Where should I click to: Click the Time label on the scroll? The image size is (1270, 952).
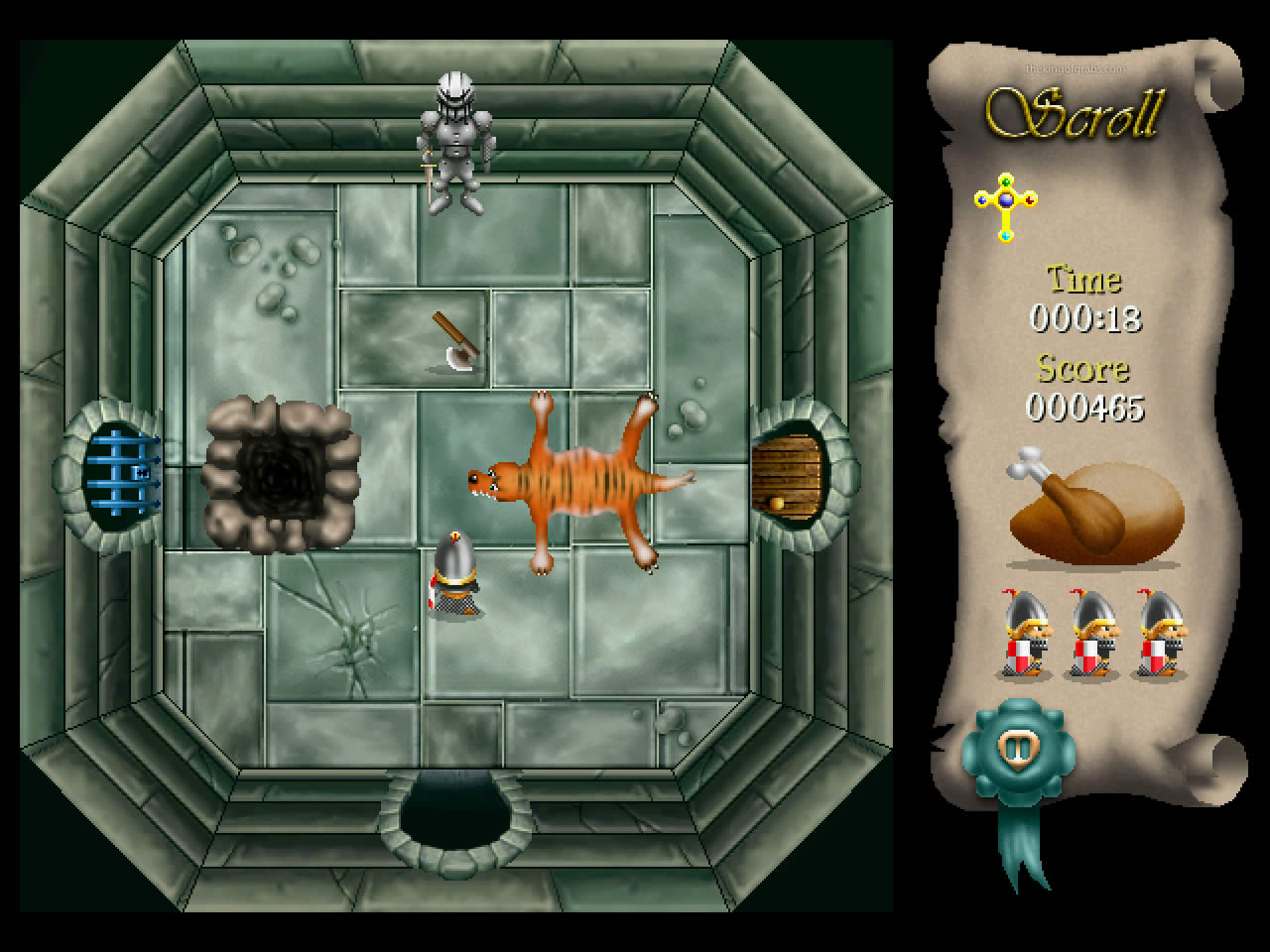pos(1082,281)
